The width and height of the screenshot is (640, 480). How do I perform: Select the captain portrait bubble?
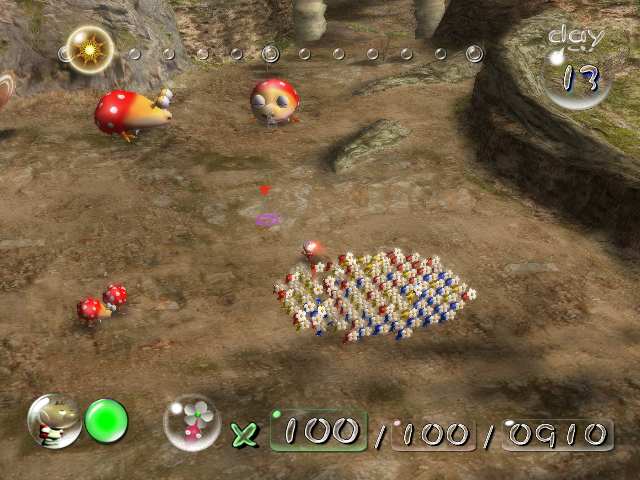54,420
